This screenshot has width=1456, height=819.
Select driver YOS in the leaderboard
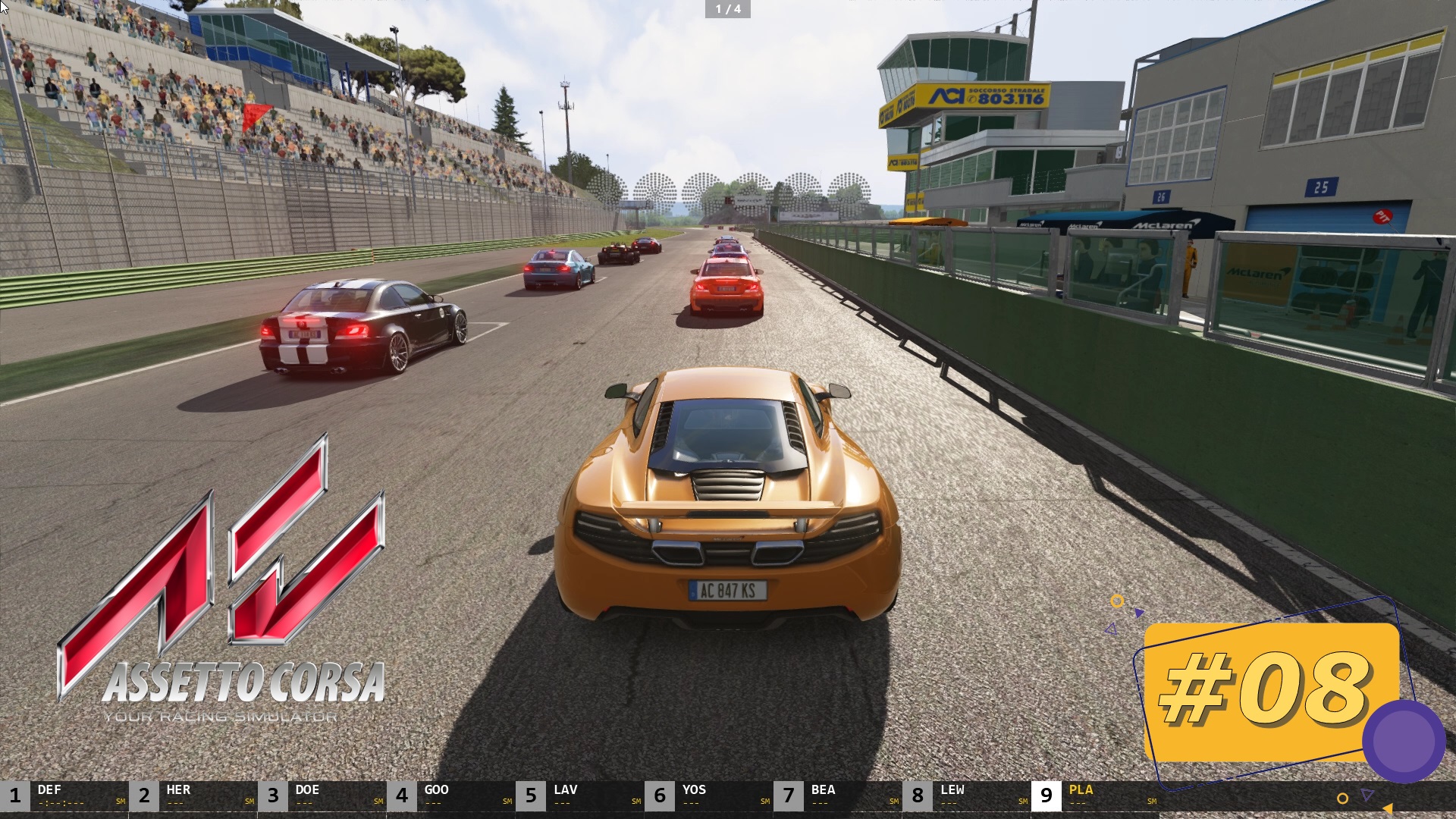click(694, 789)
